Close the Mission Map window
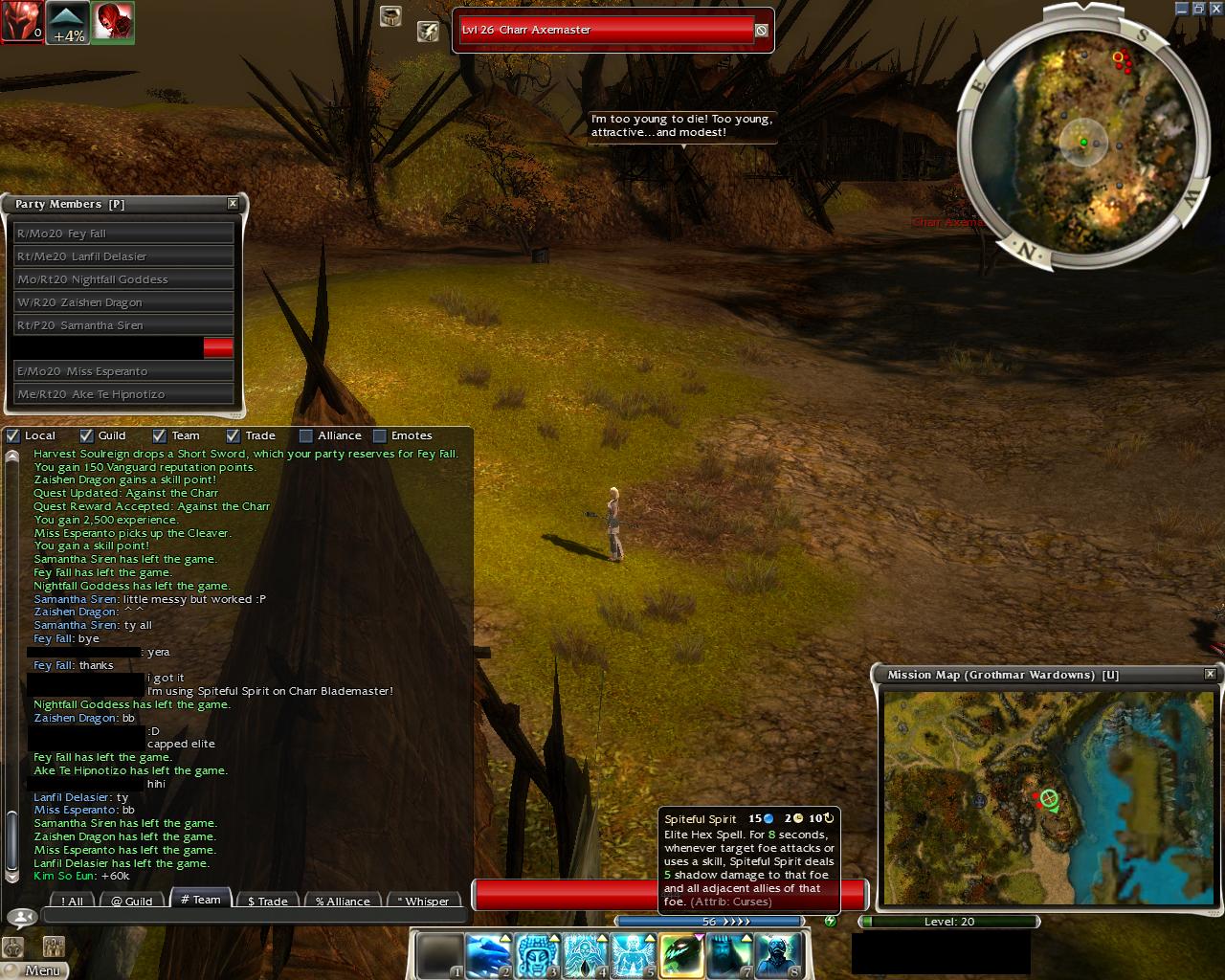Viewport: 1225px width, 980px height. (x=1210, y=675)
